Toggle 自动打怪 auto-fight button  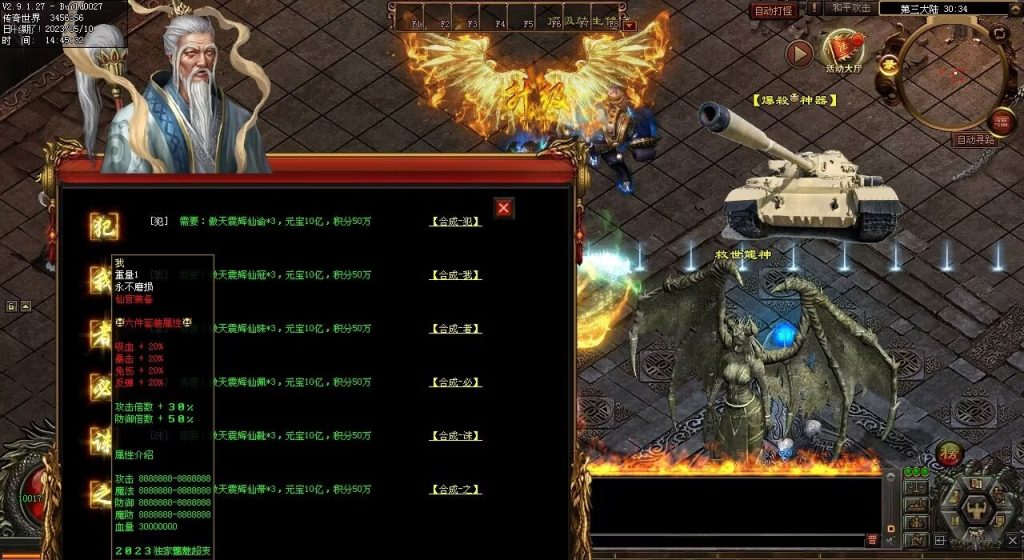coord(774,11)
